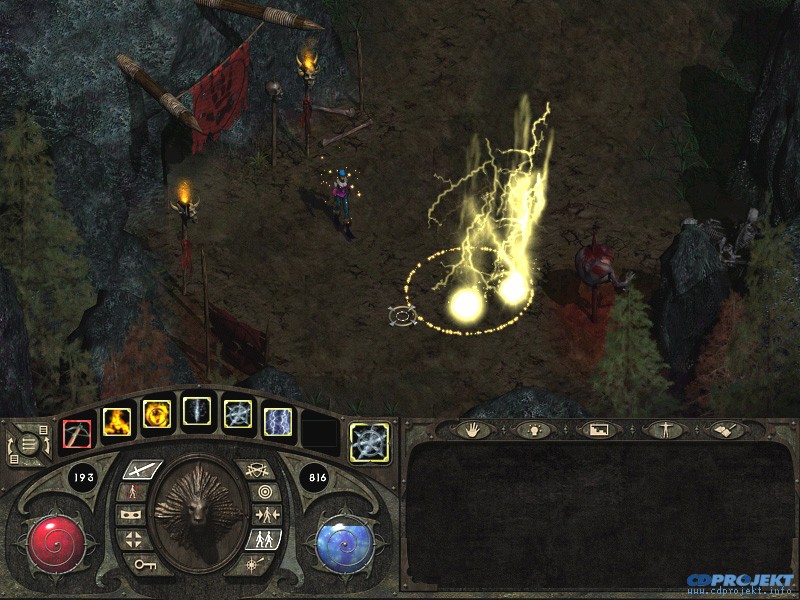The width and height of the screenshot is (800, 600).
Task: Click the four-arrows button
Action: tap(133, 540)
